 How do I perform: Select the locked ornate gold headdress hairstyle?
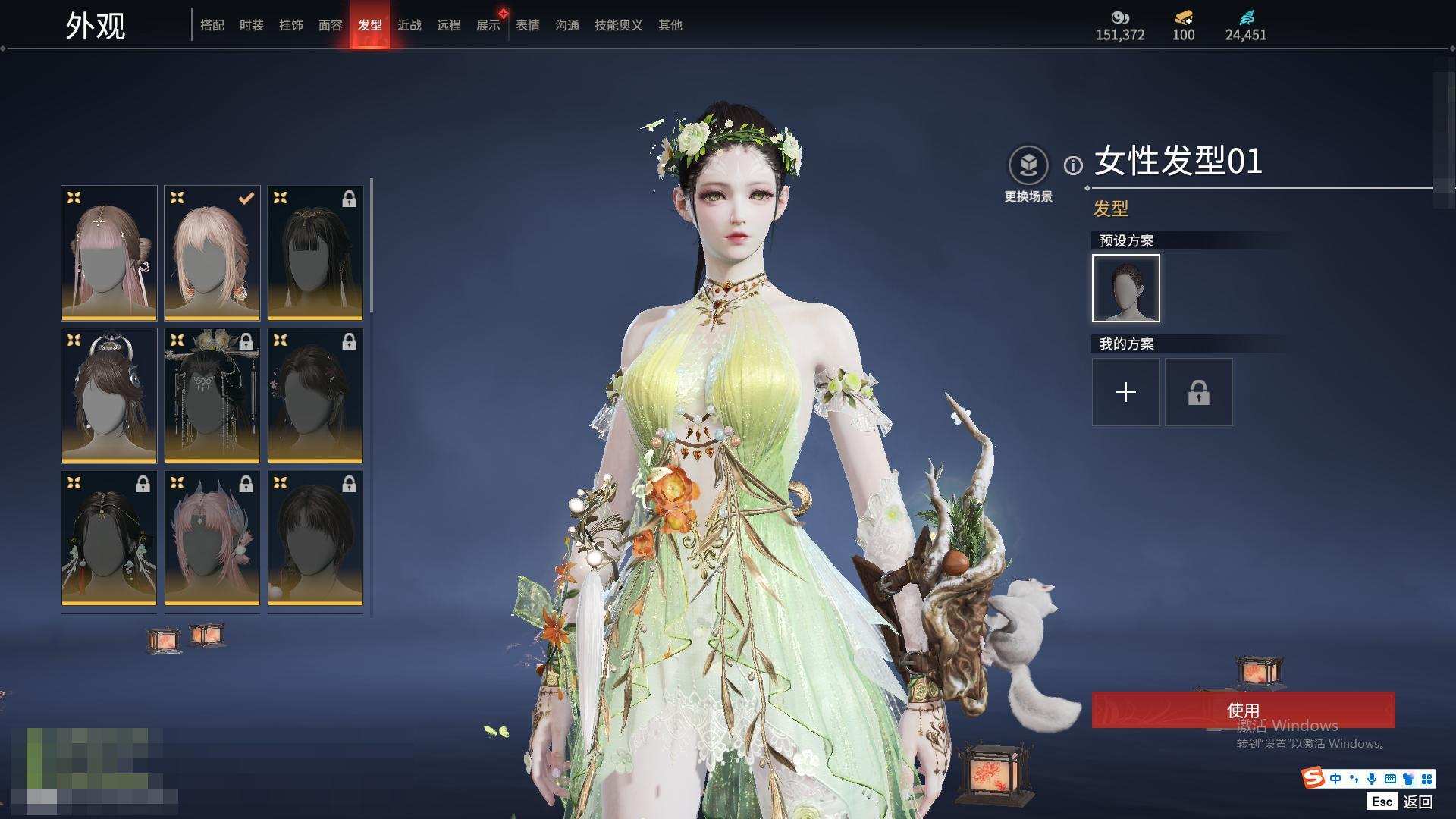click(212, 395)
